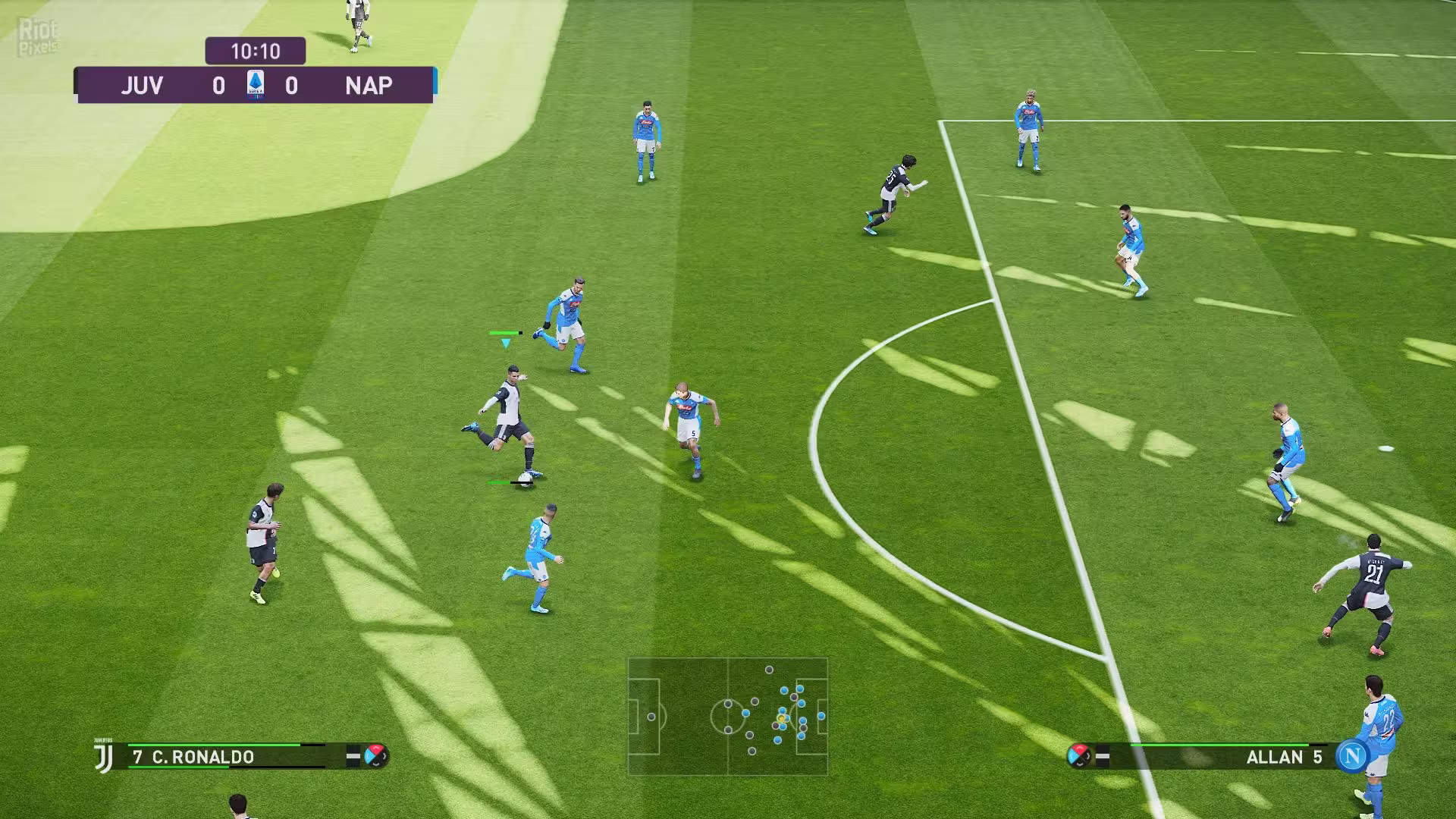Select the Juventus crest beside C. Ronaldo
This screenshot has width=1456, height=819.
(x=104, y=757)
